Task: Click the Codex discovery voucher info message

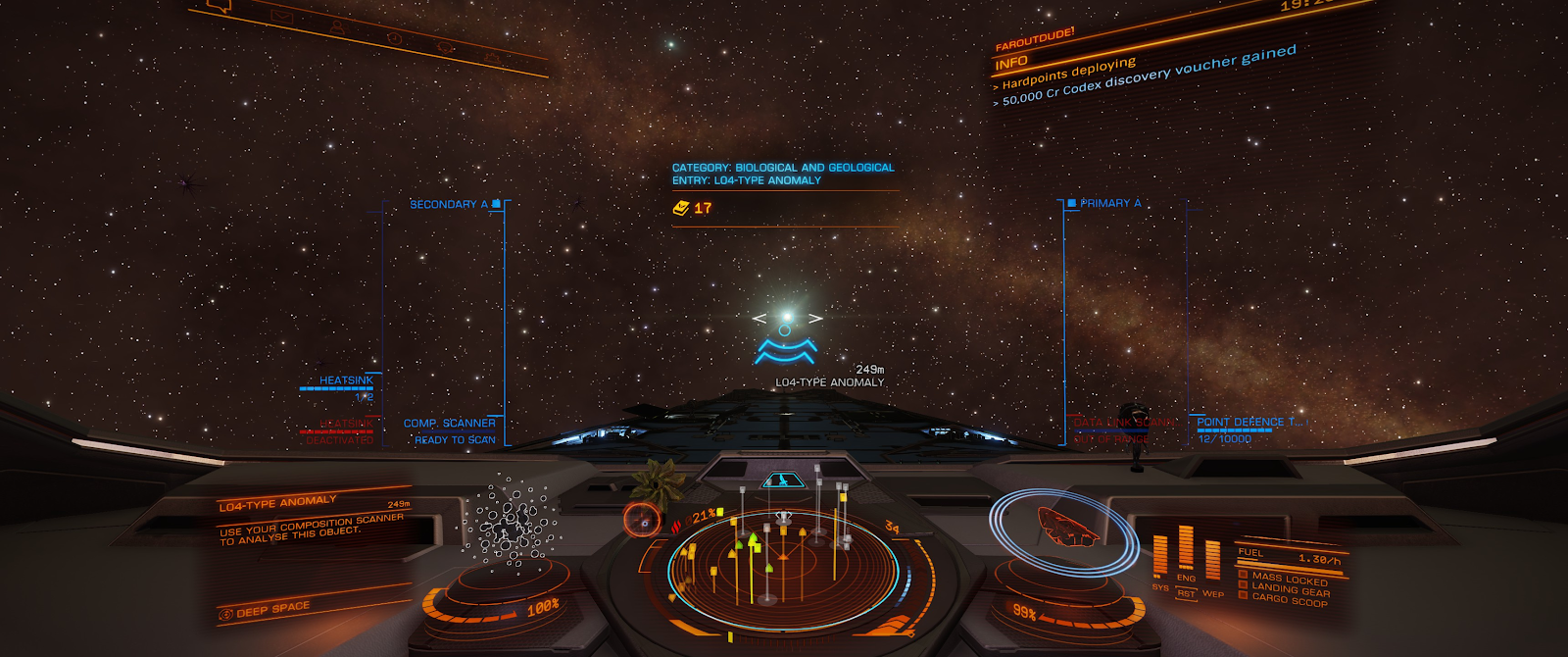Action: 1149,76
